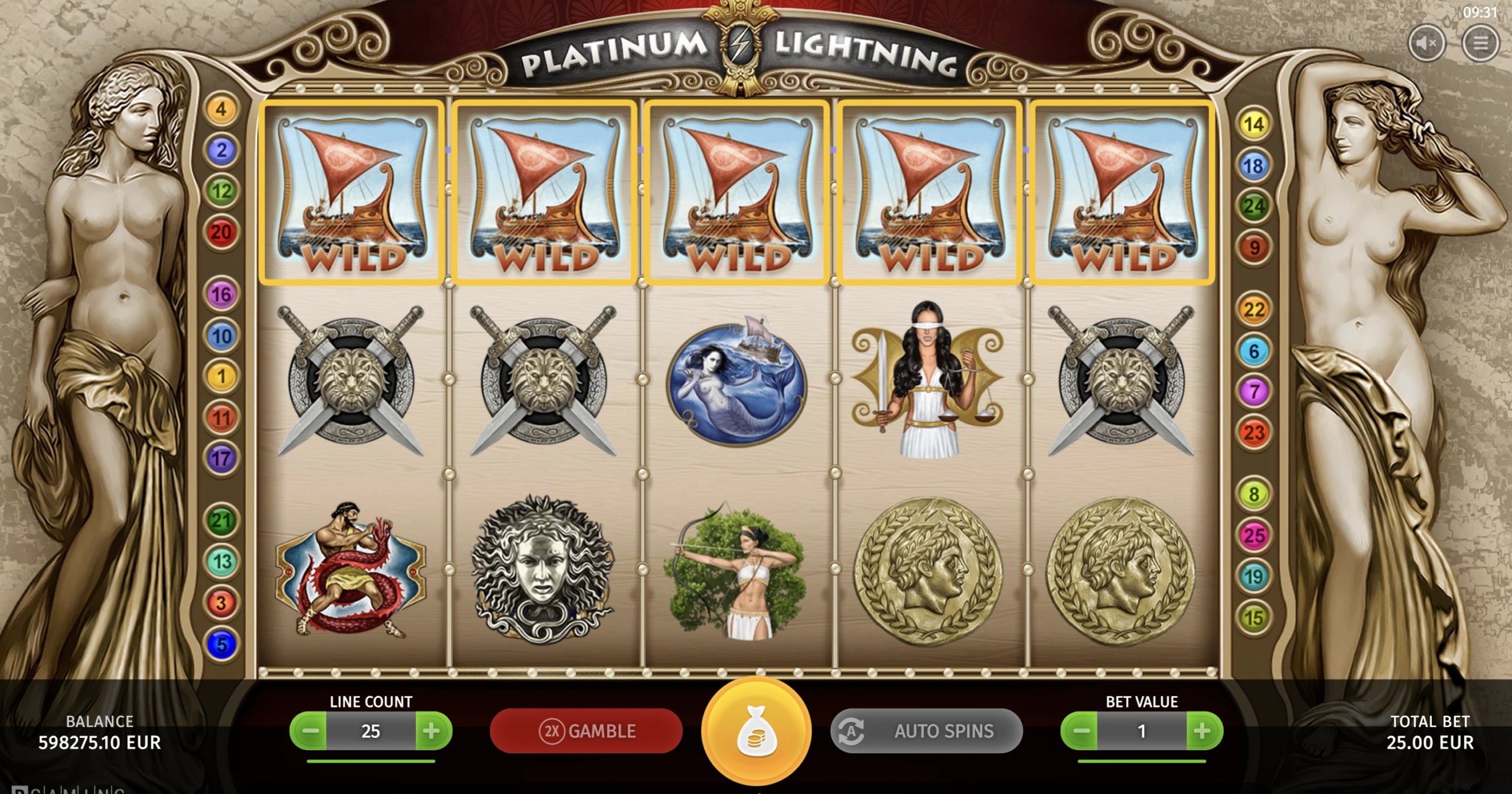Viewport: 1512px width, 794px height.
Task: Select payline 25 marker
Action: pos(1253,536)
